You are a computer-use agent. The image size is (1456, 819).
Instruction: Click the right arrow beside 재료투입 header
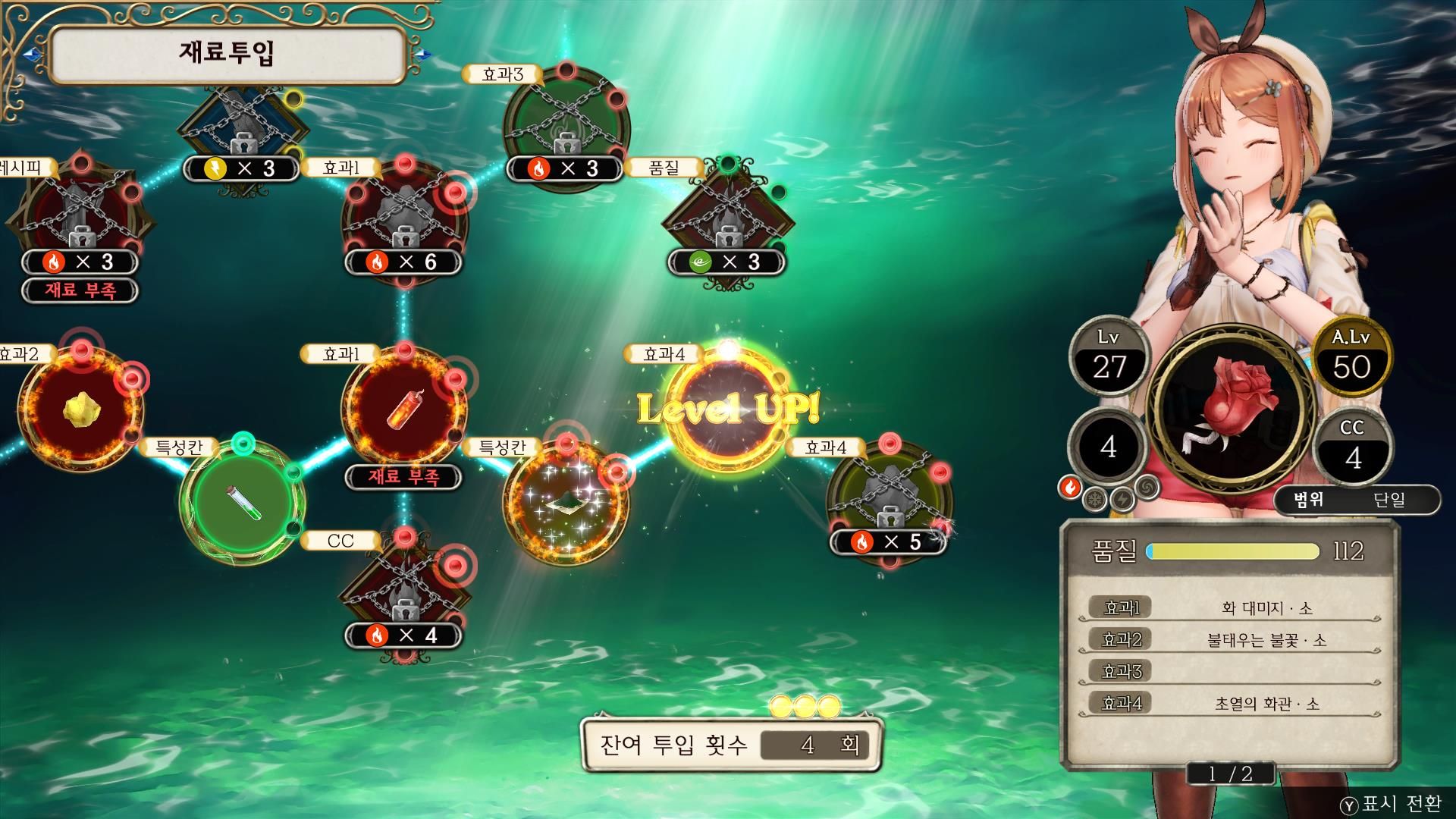tap(424, 55)
